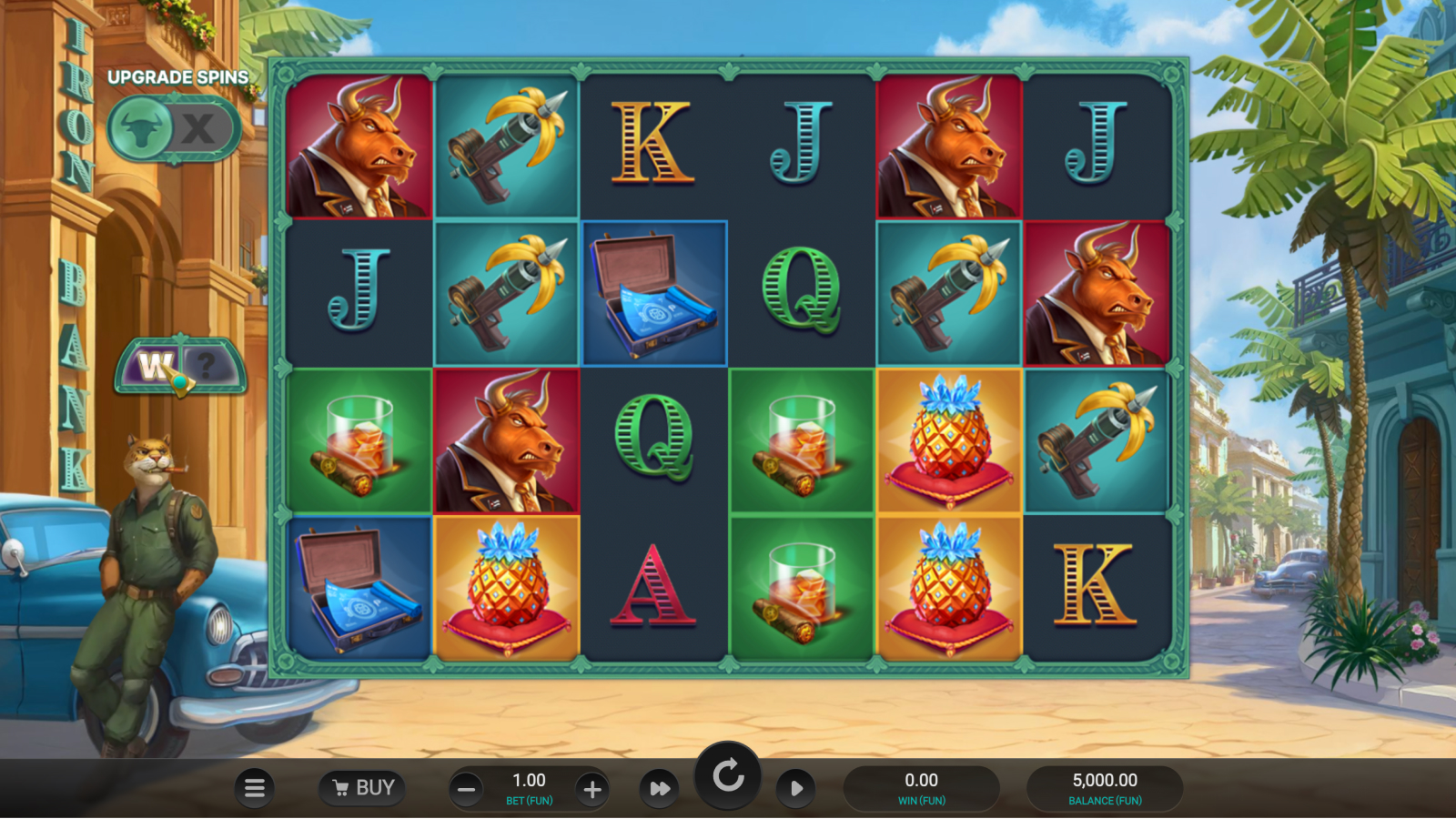Screen dimensions: 1456x819
Task: Spin the reels with the circular arrow button
Action: click(x=728, y=777)
